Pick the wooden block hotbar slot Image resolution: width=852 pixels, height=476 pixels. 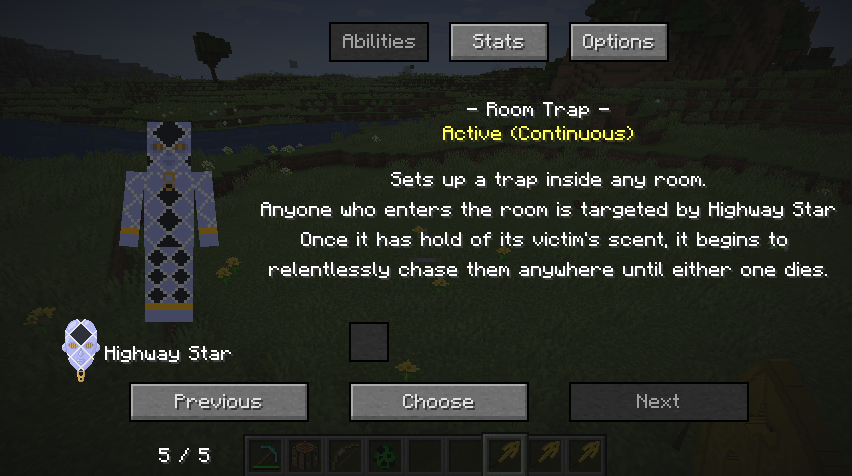pyautogui.click(x=304, y=456)
